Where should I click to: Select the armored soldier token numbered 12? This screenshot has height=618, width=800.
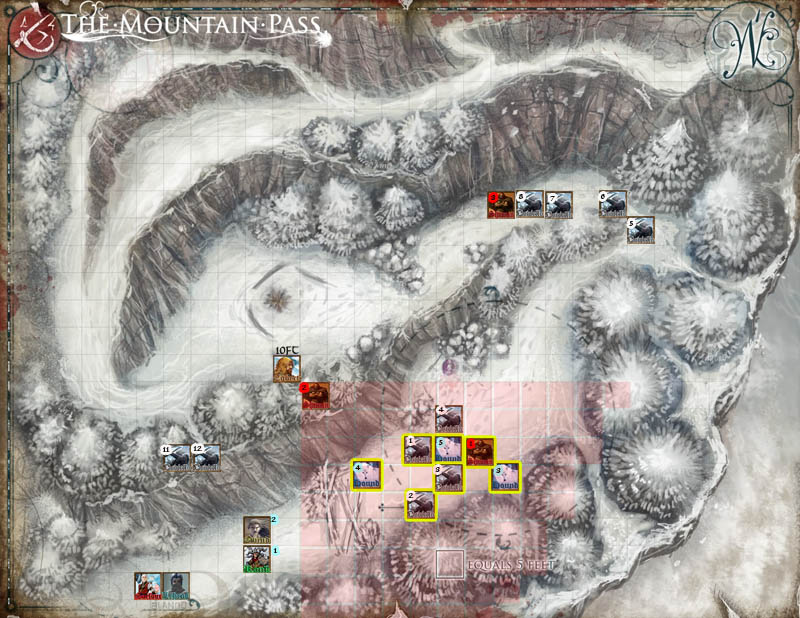pyautogui.click(x=206, y=458)
